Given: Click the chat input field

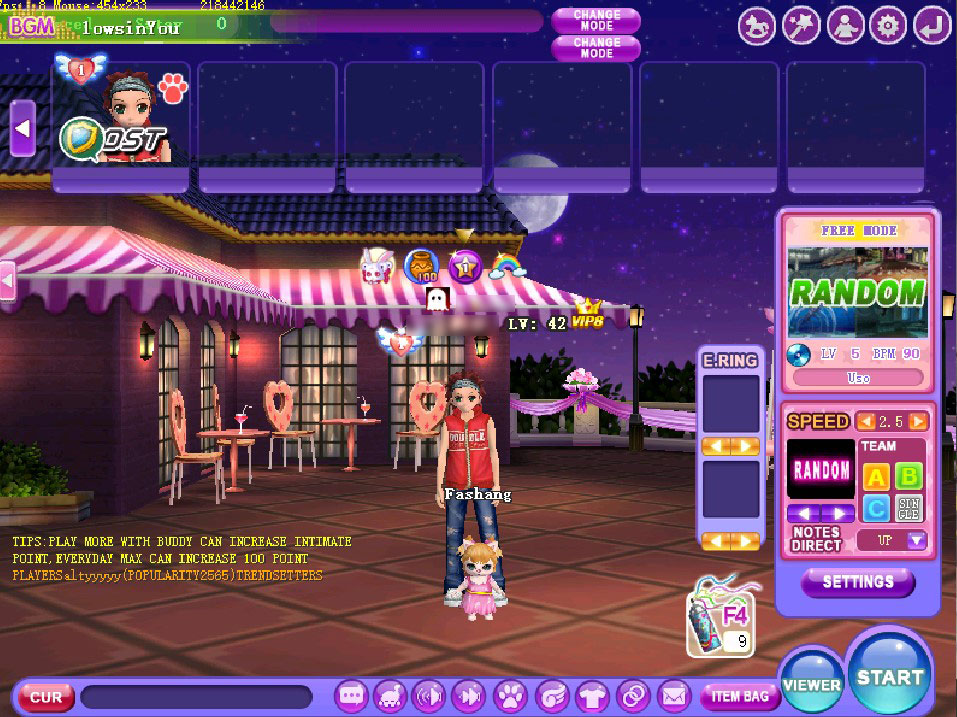Looking at the screenshot, I should coord(196,696).
